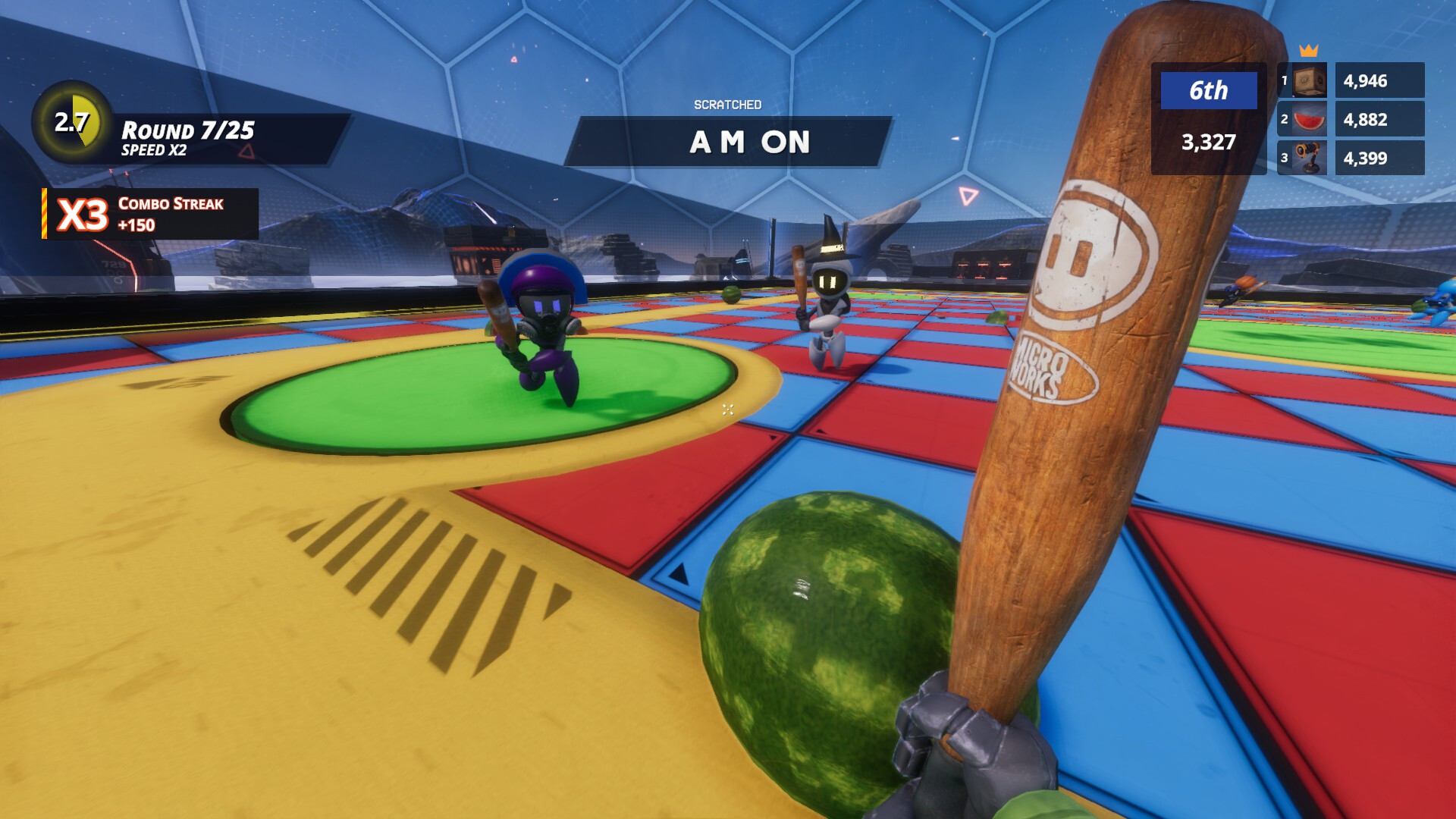Click the Combo Streak +150 panel
Screen dimensions: 1456x819
[x=171, y=214]
